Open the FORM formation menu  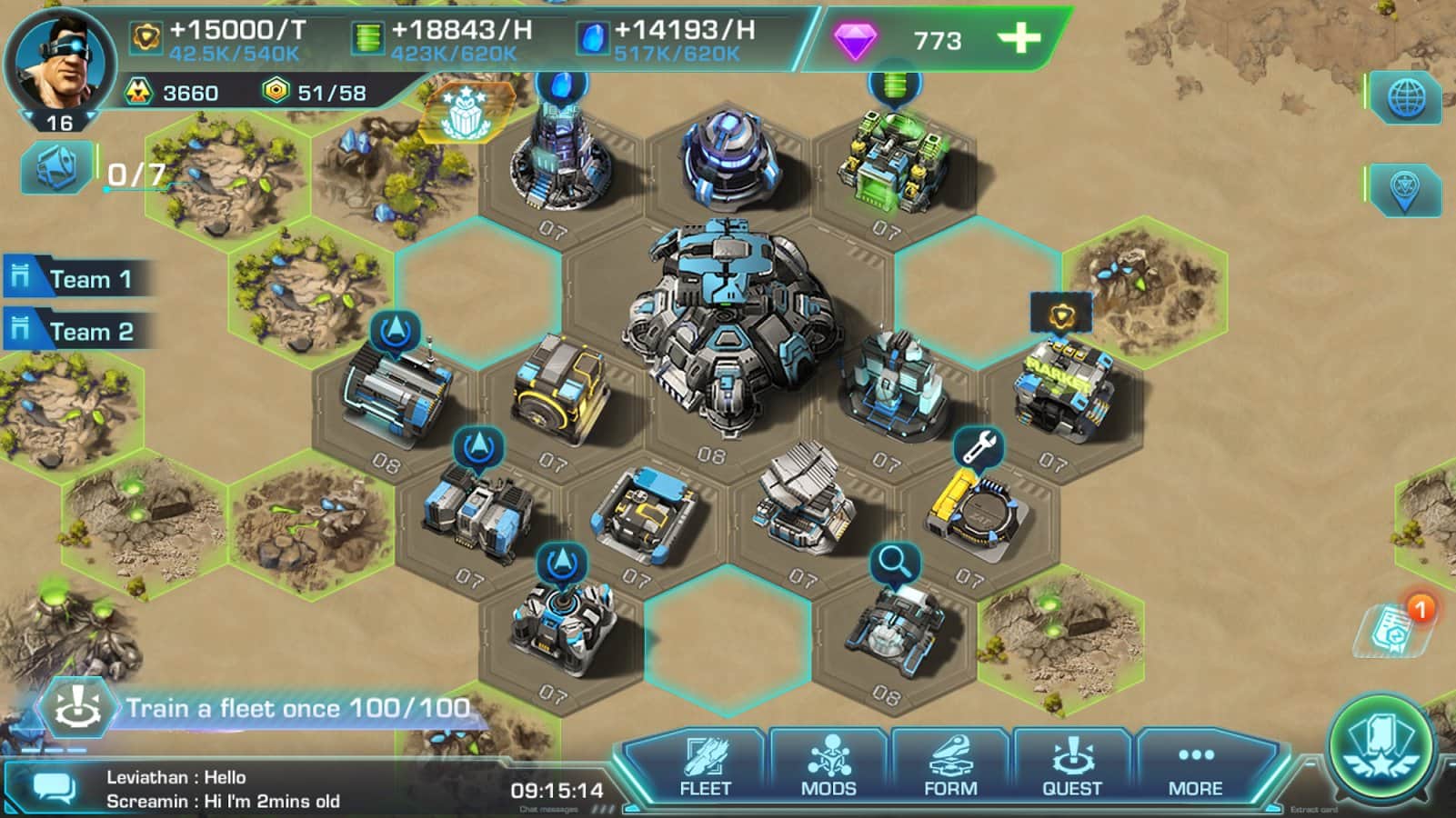pyautogui.click(x=950, y=768)
